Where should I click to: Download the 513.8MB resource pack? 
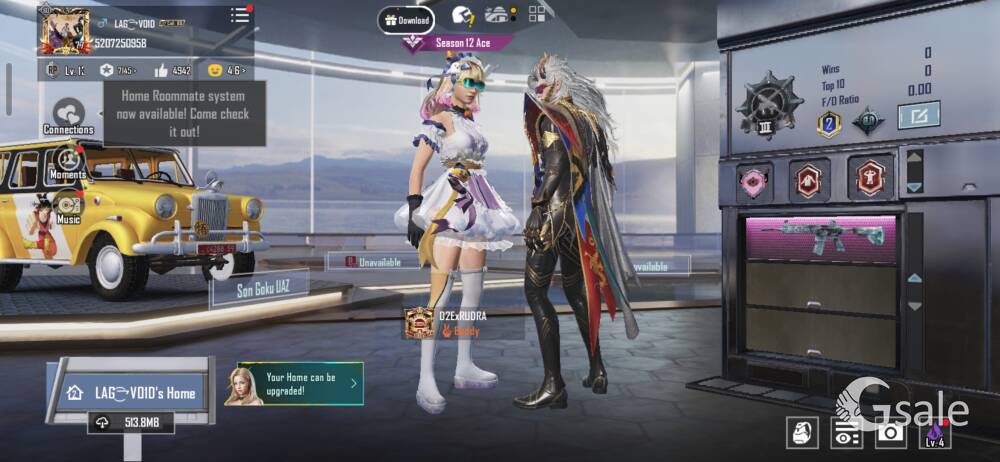tap(131, 423)
